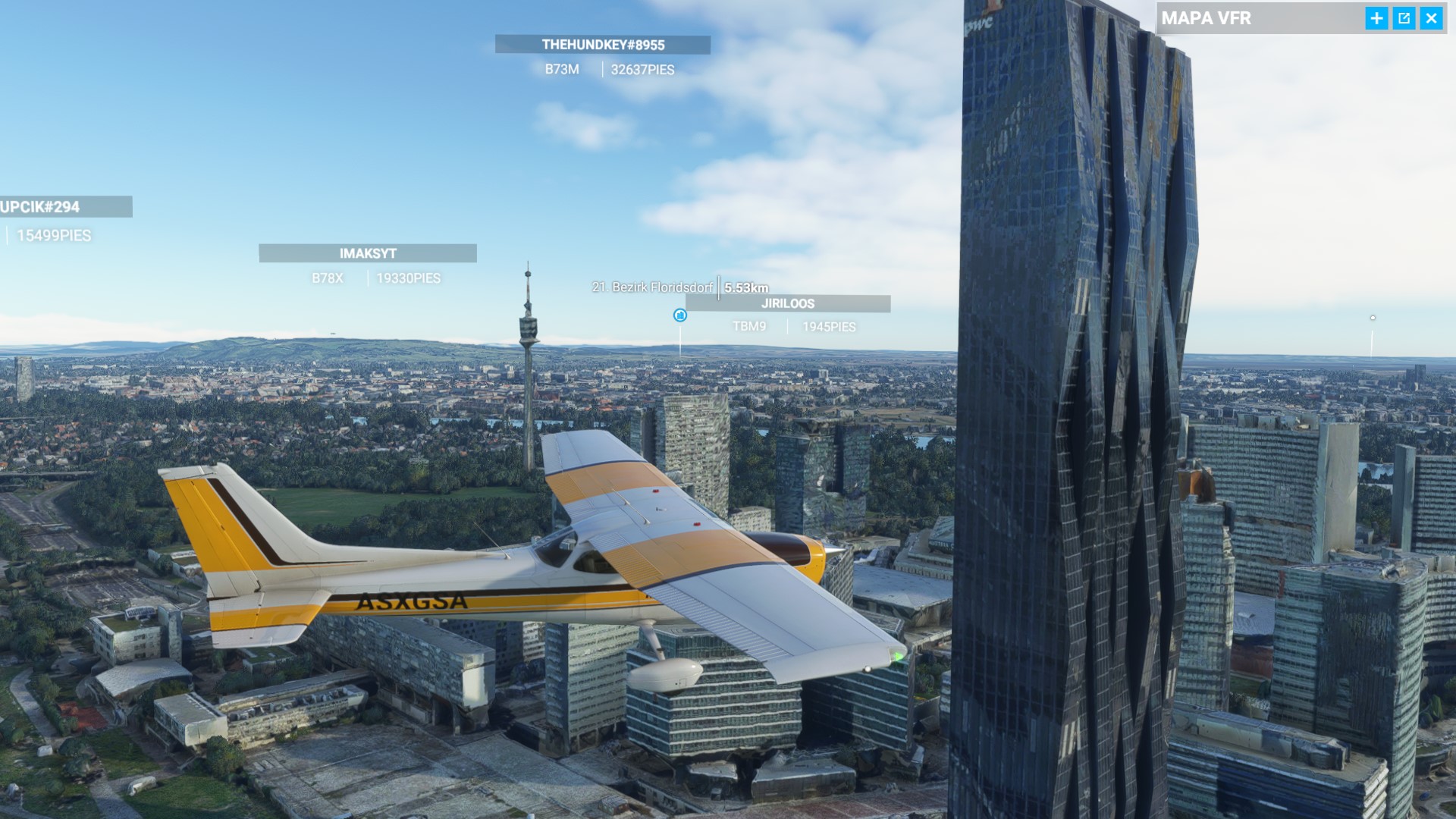The height and width of the screenshot is (819, 1456).
Task: Click the distant white waypoint marker on the horizon
Action: pyautogui.click(x=1371, y=318)
